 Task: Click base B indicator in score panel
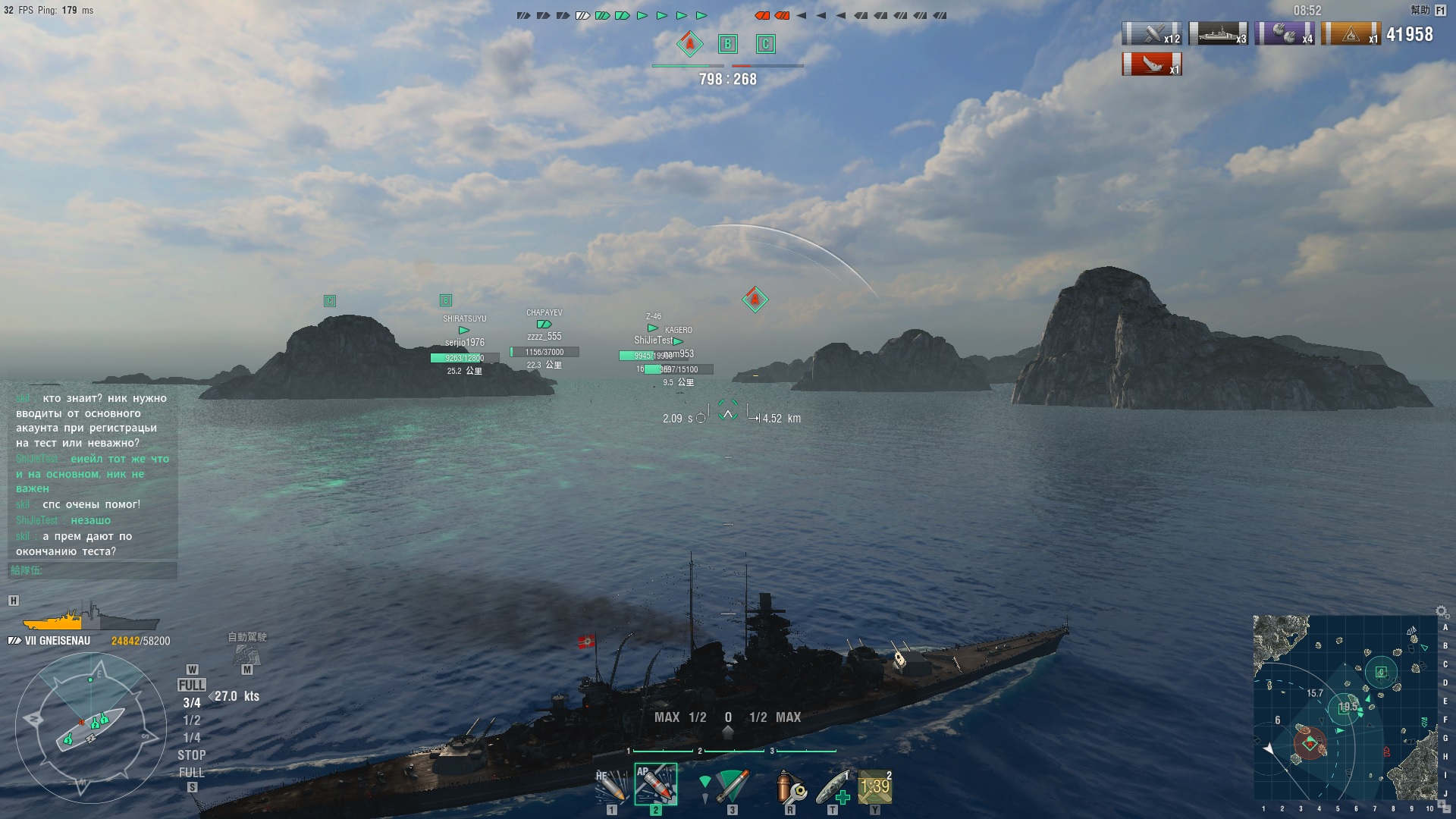tap(727, 44)
